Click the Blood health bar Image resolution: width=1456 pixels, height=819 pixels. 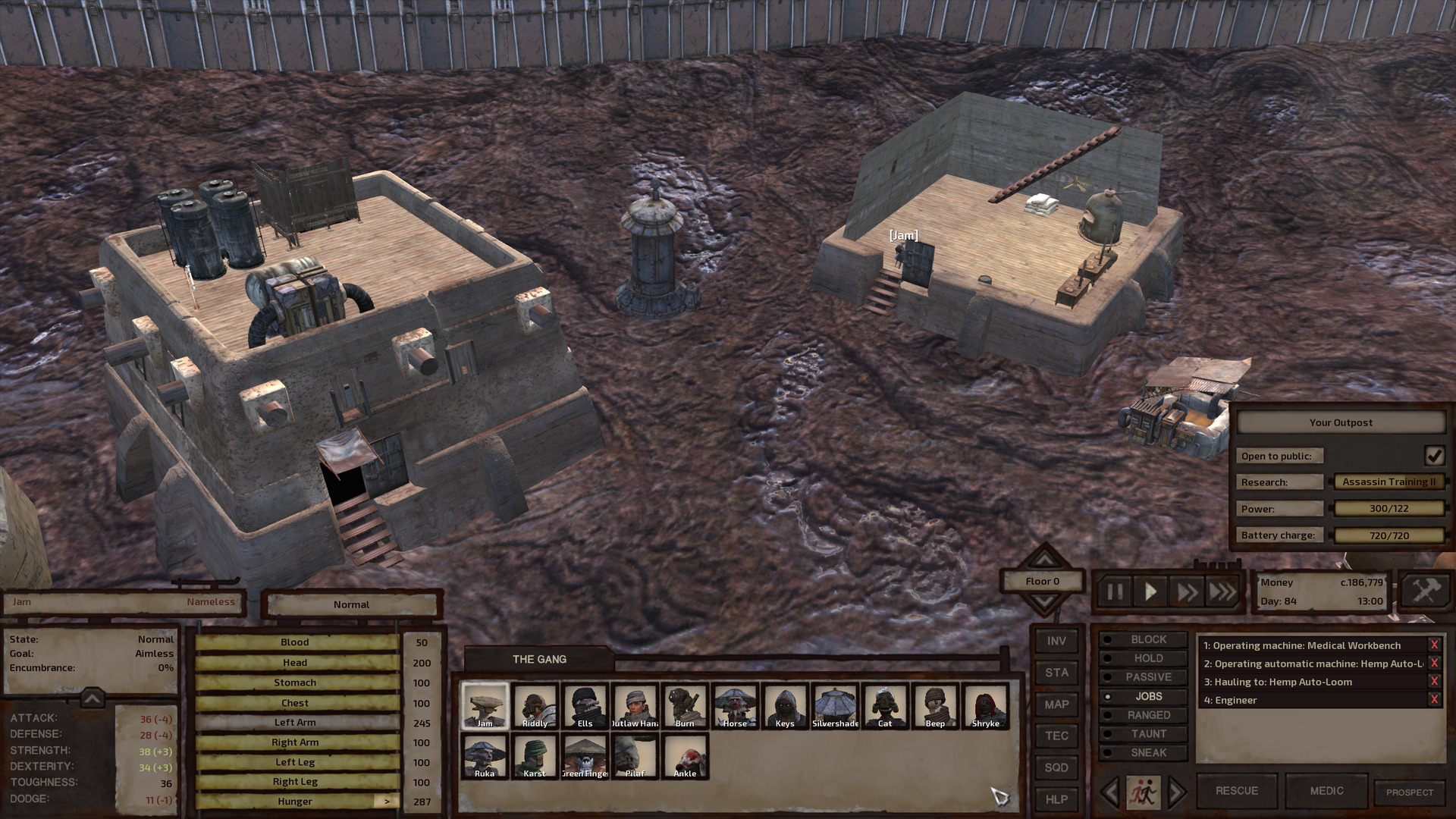(296, 642)
